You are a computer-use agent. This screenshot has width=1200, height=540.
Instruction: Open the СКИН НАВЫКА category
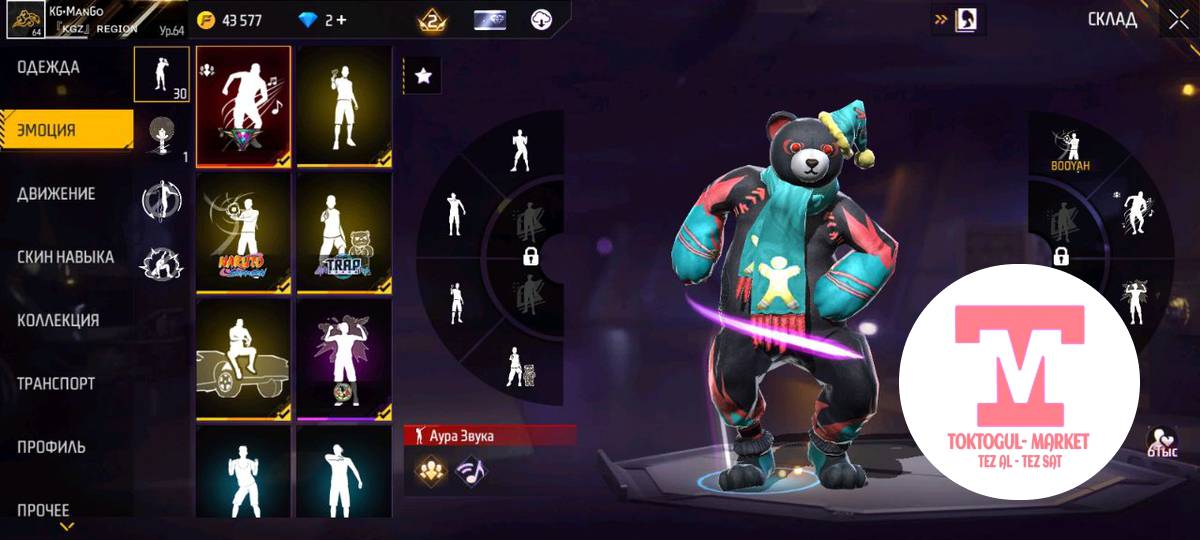click(x=65, y=257)
